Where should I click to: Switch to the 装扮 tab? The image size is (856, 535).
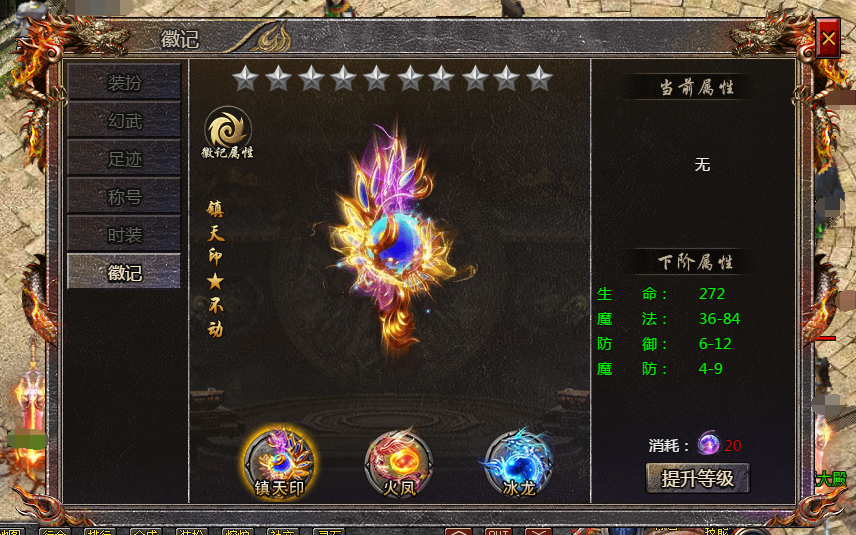(124, 82)
